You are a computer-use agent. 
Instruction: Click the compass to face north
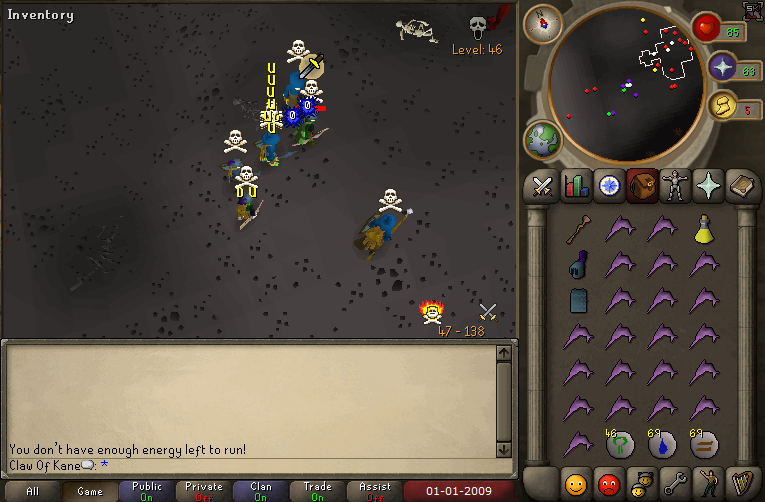(543, 22)
